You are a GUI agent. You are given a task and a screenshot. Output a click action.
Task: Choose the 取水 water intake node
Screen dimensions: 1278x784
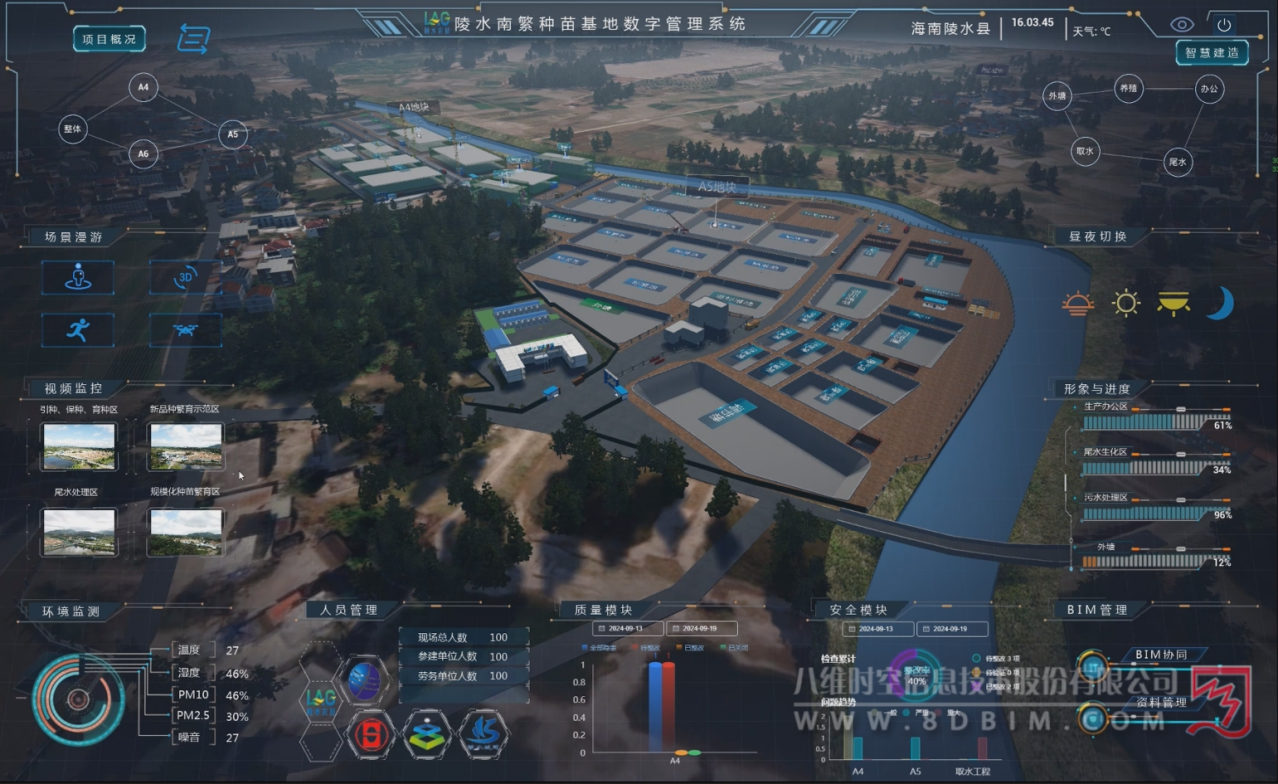point(1084,152)
